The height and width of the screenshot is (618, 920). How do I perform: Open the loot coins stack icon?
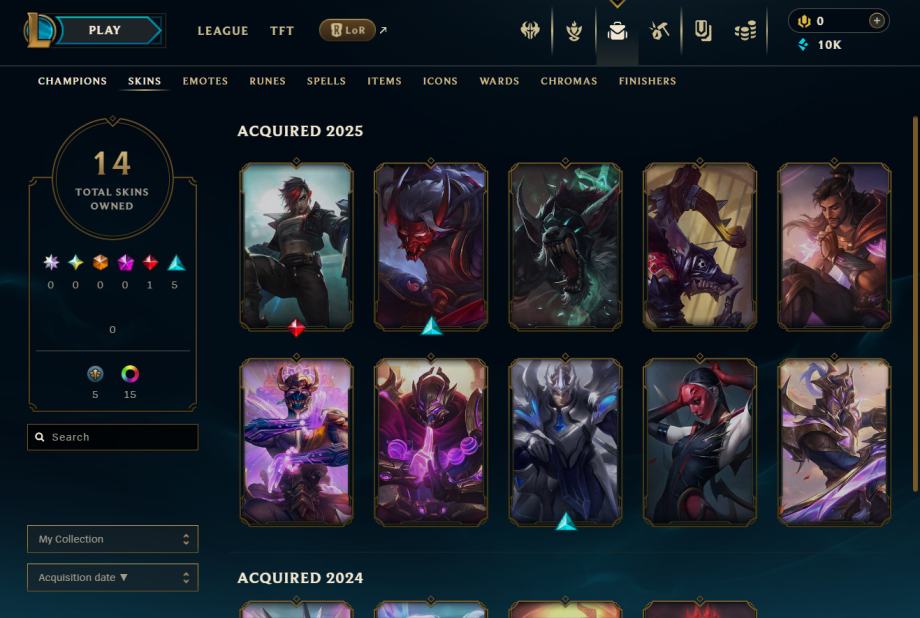(x=745, y=31)
